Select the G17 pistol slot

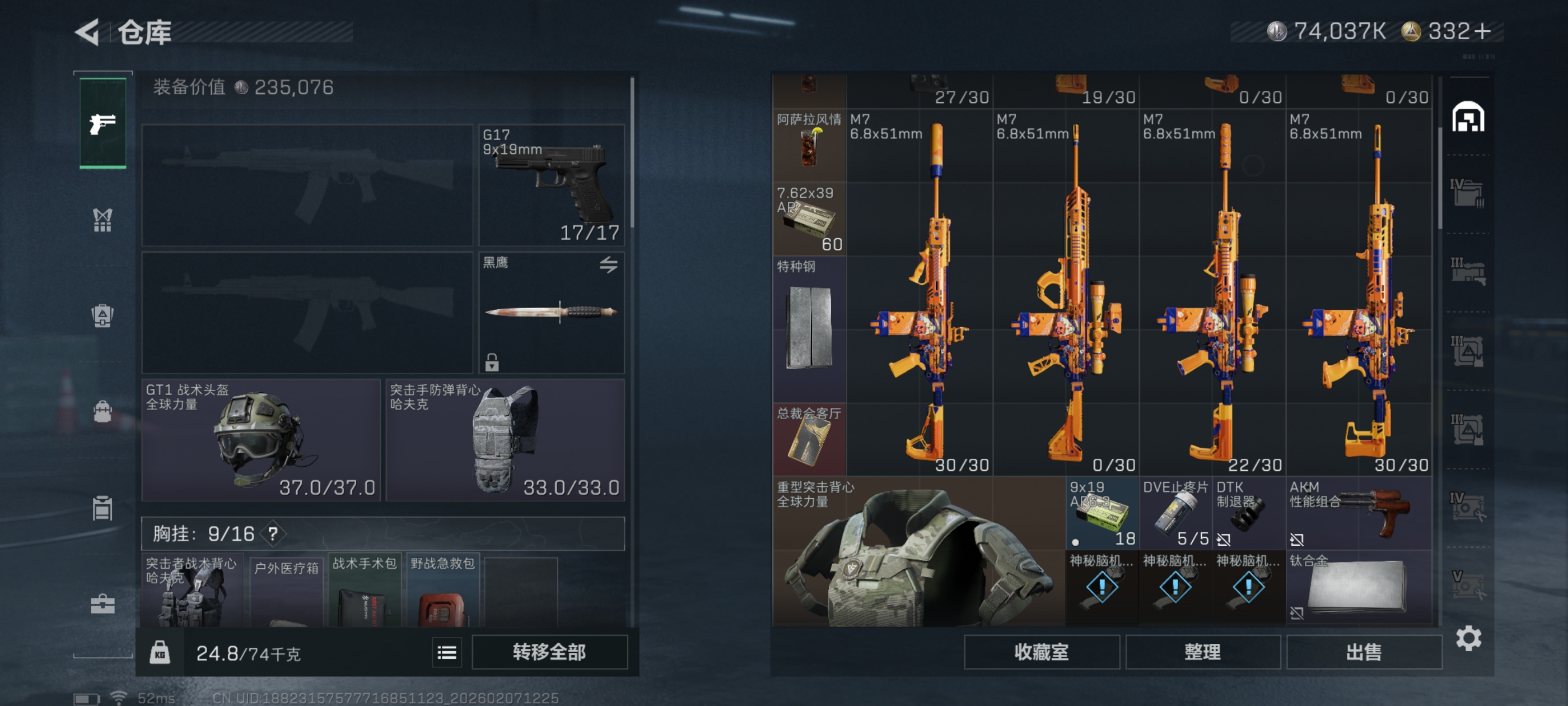[552, 184]
